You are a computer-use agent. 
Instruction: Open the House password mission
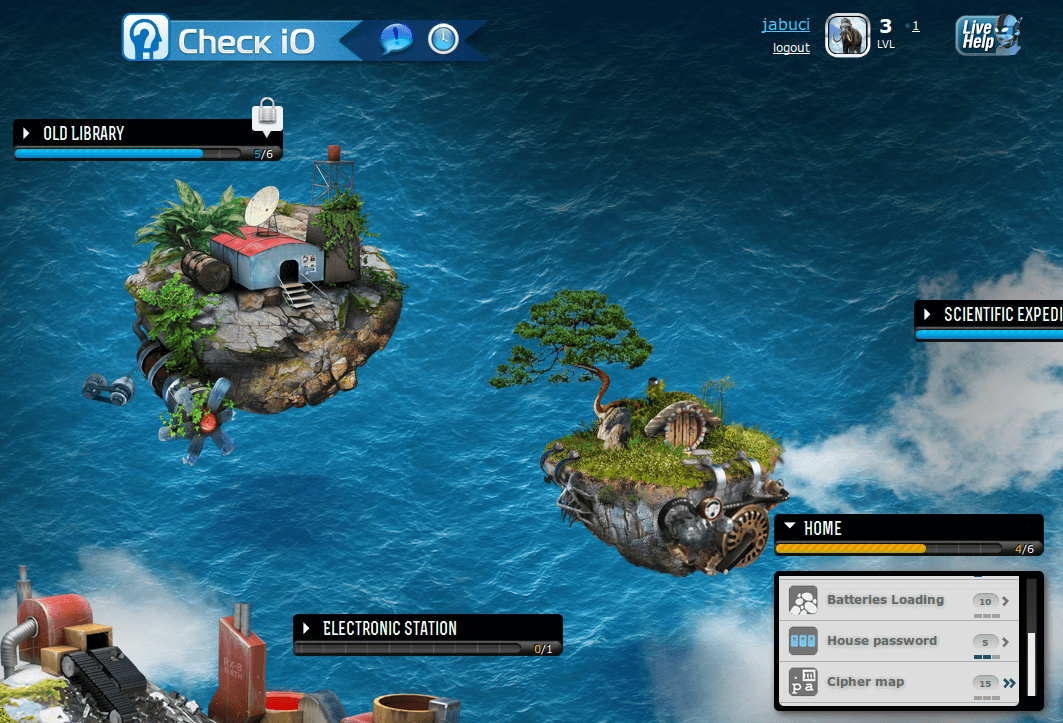[x=881, y=641]
